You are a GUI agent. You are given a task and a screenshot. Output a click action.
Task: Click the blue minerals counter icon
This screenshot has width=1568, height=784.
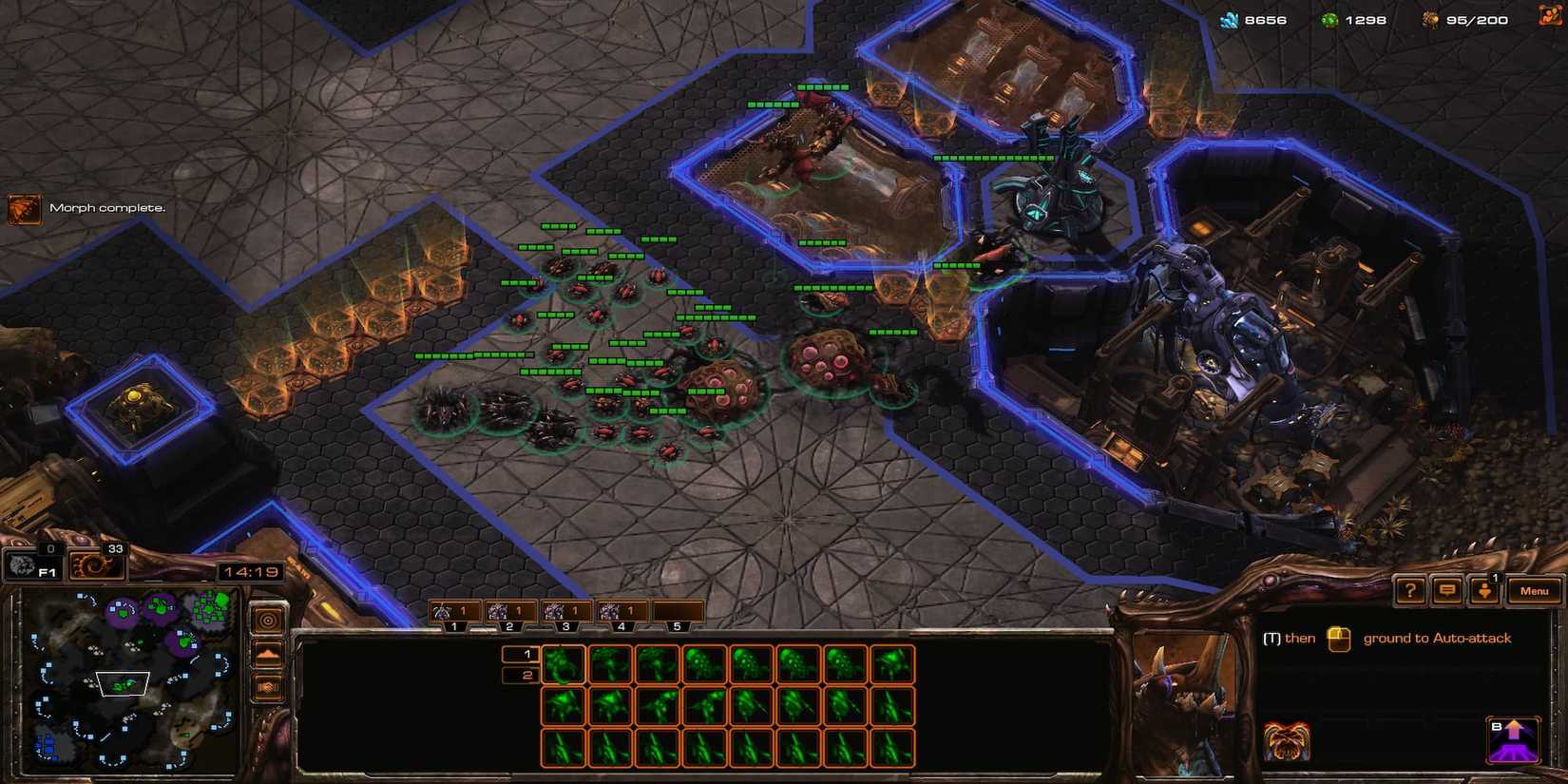click(1230, 17)
